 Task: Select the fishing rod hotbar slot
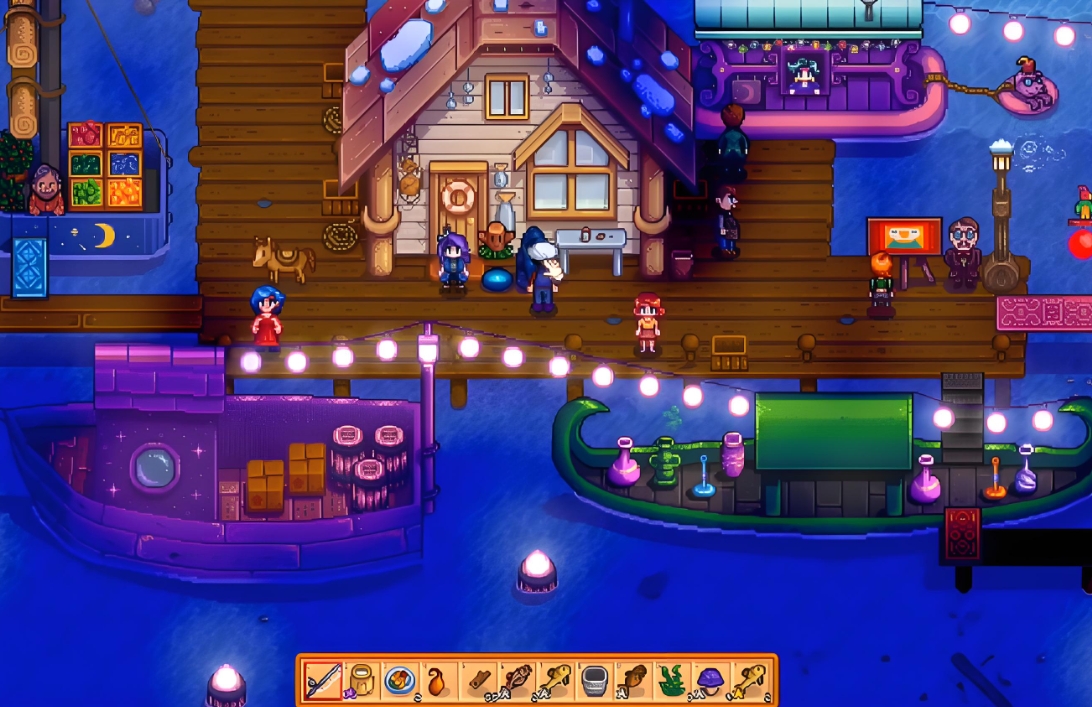coord(323,682)
